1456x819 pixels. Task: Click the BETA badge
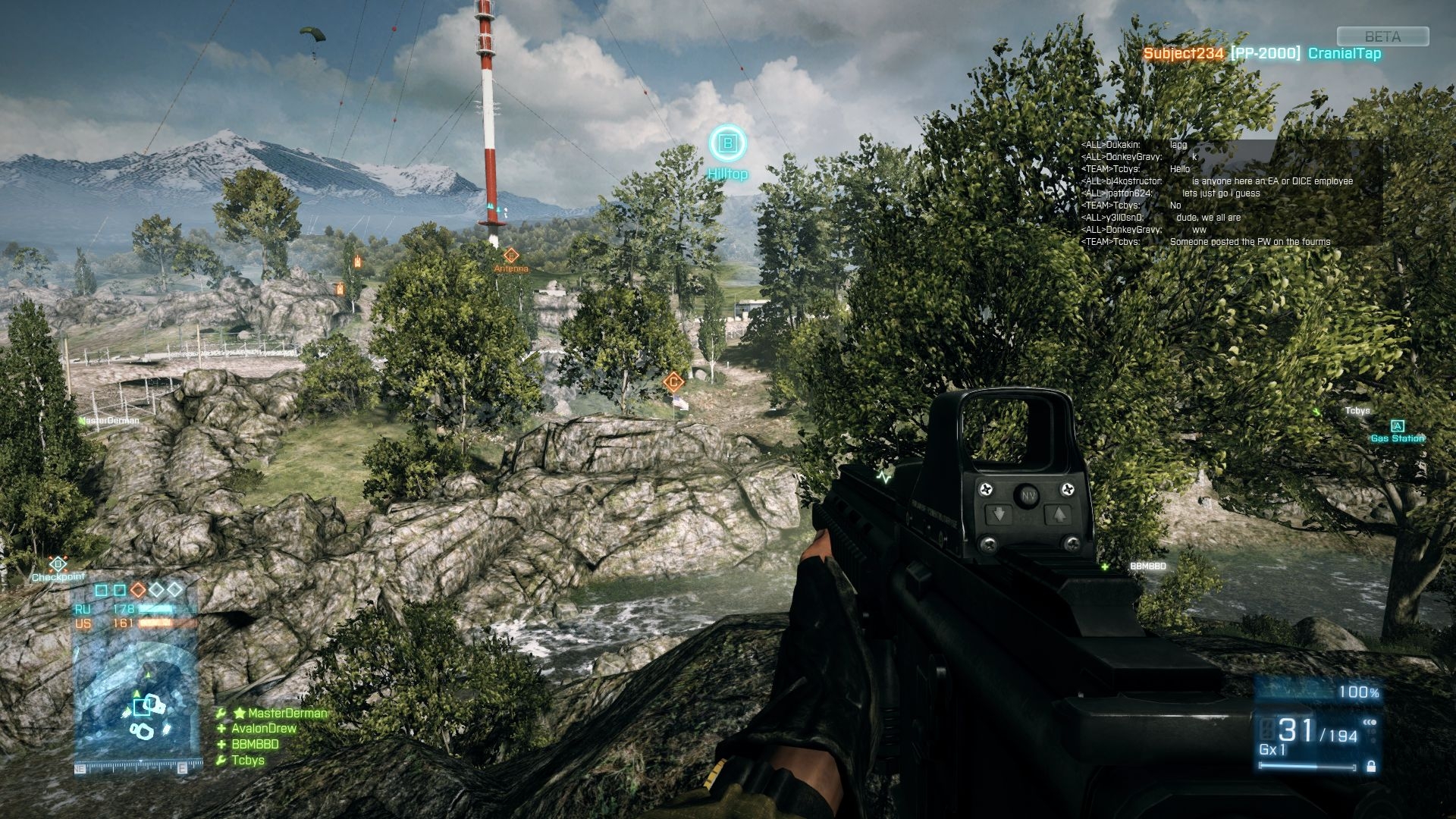pos(1382,36)
